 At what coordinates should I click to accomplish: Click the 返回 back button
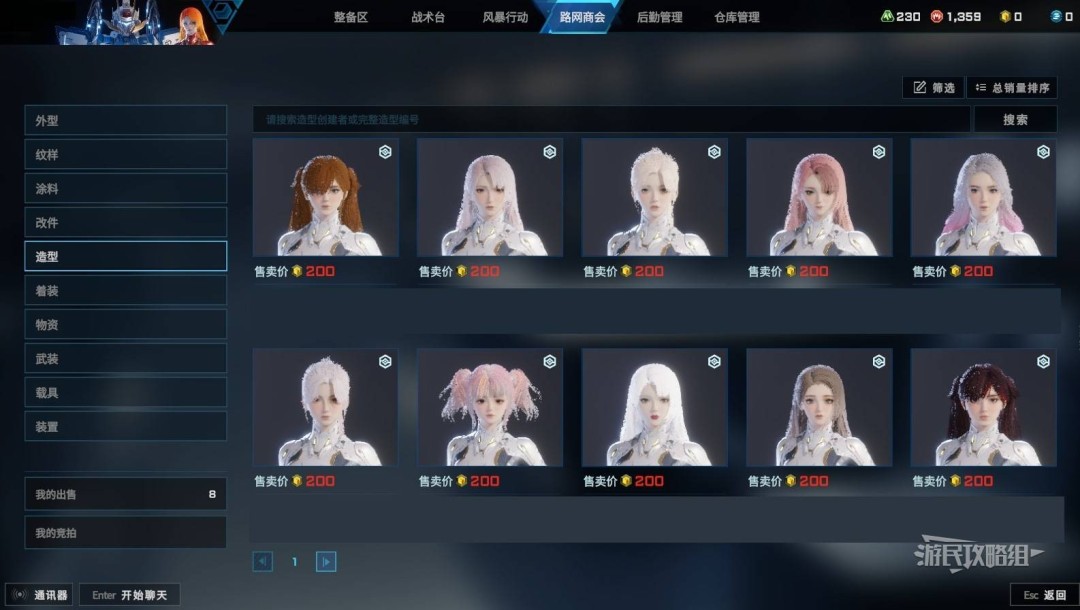coord(1045,595)
